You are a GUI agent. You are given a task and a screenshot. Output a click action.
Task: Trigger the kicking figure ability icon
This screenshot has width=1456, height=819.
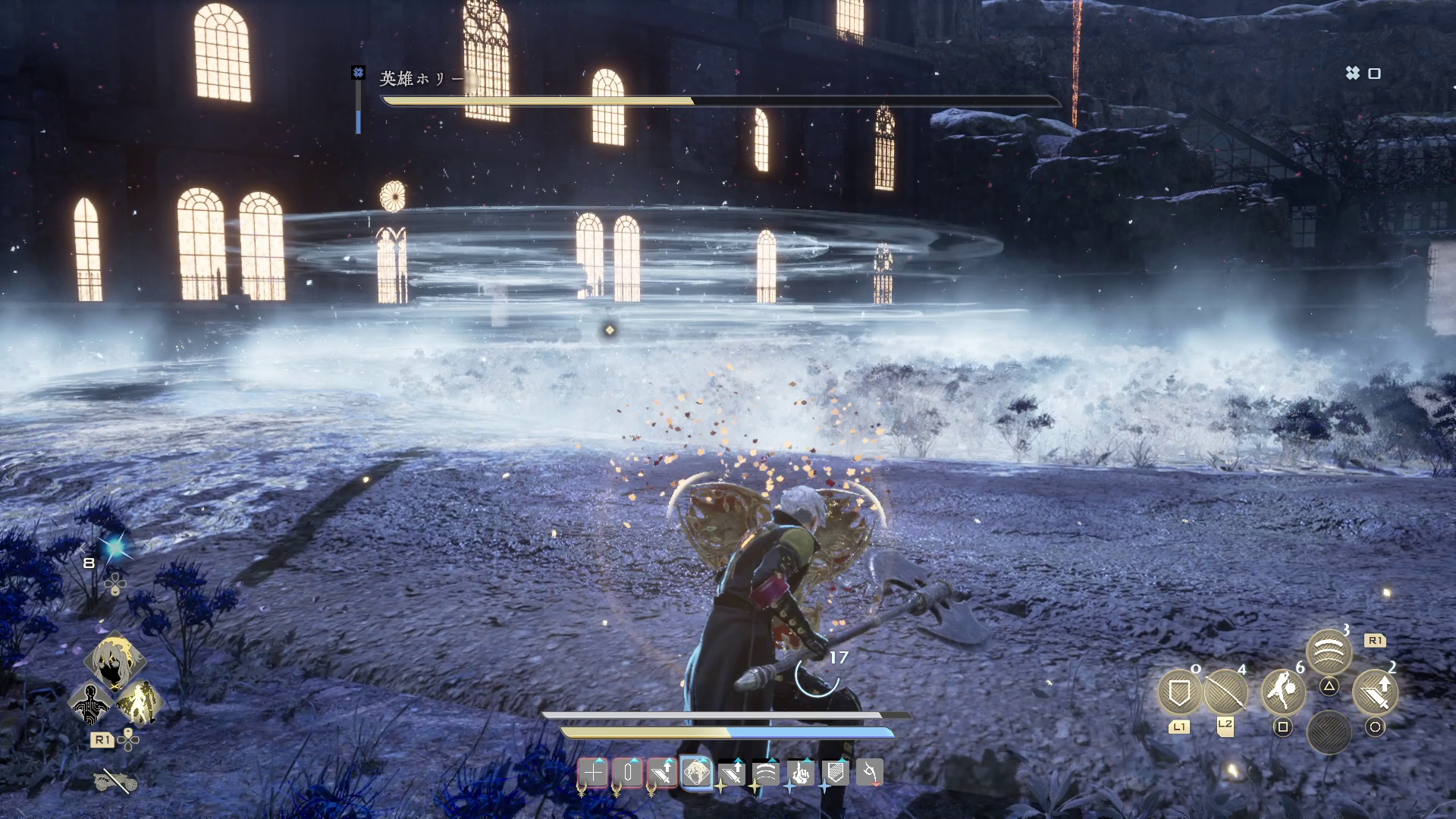pyautogui.click(x=1282, y=692)
